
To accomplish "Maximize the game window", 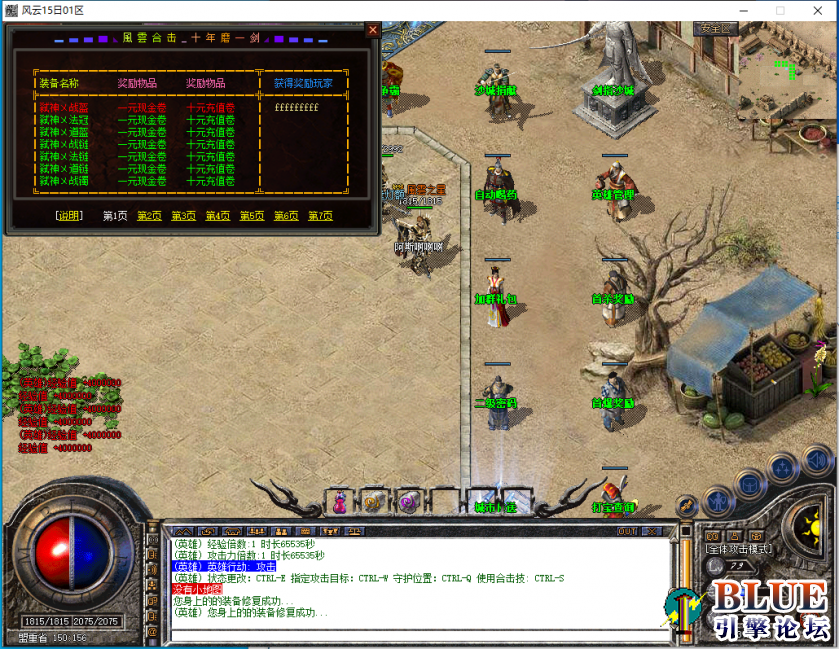I will point(780,10).
